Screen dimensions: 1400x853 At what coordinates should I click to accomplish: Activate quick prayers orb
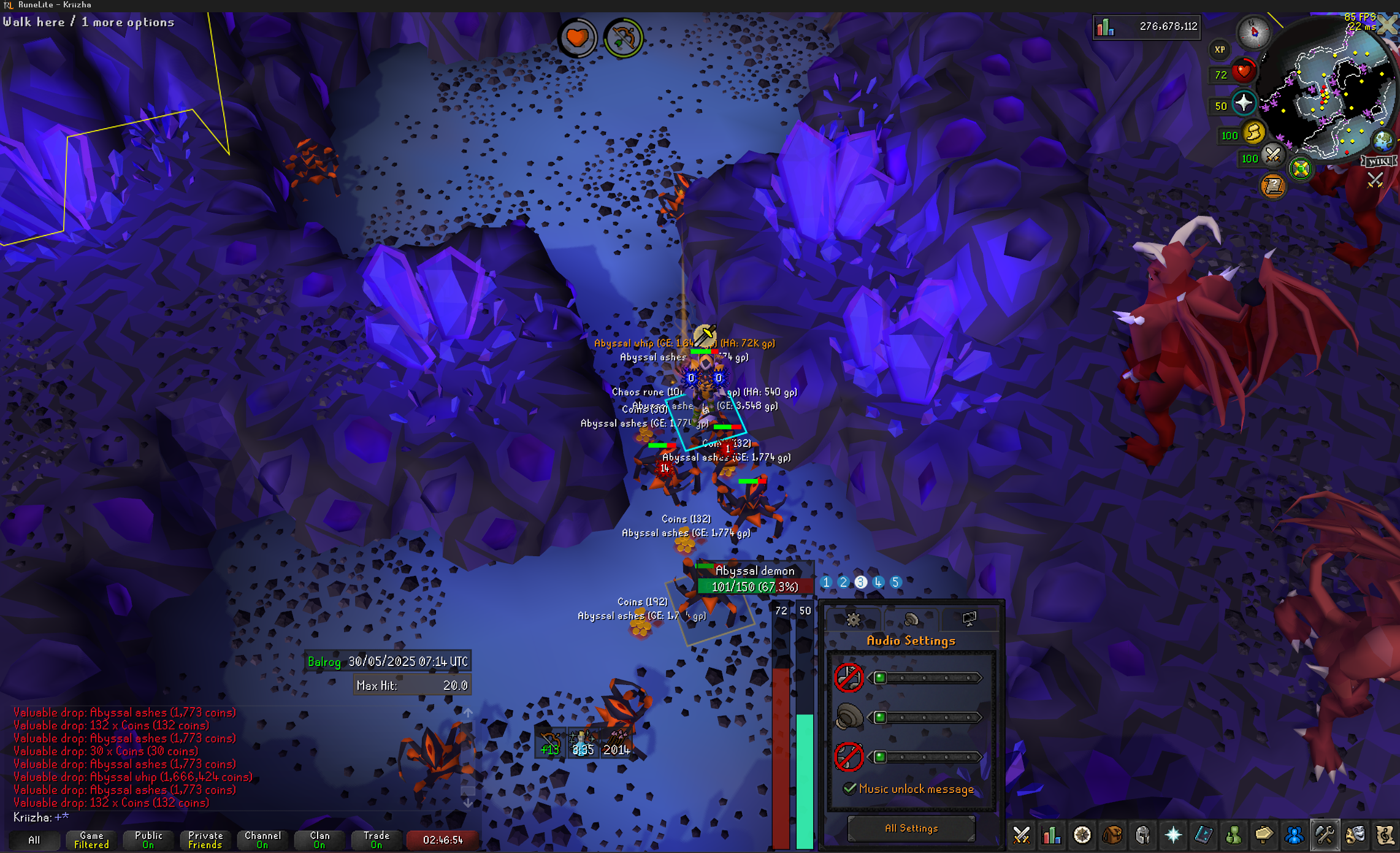pyautogui.click(x=1244, y=103)
